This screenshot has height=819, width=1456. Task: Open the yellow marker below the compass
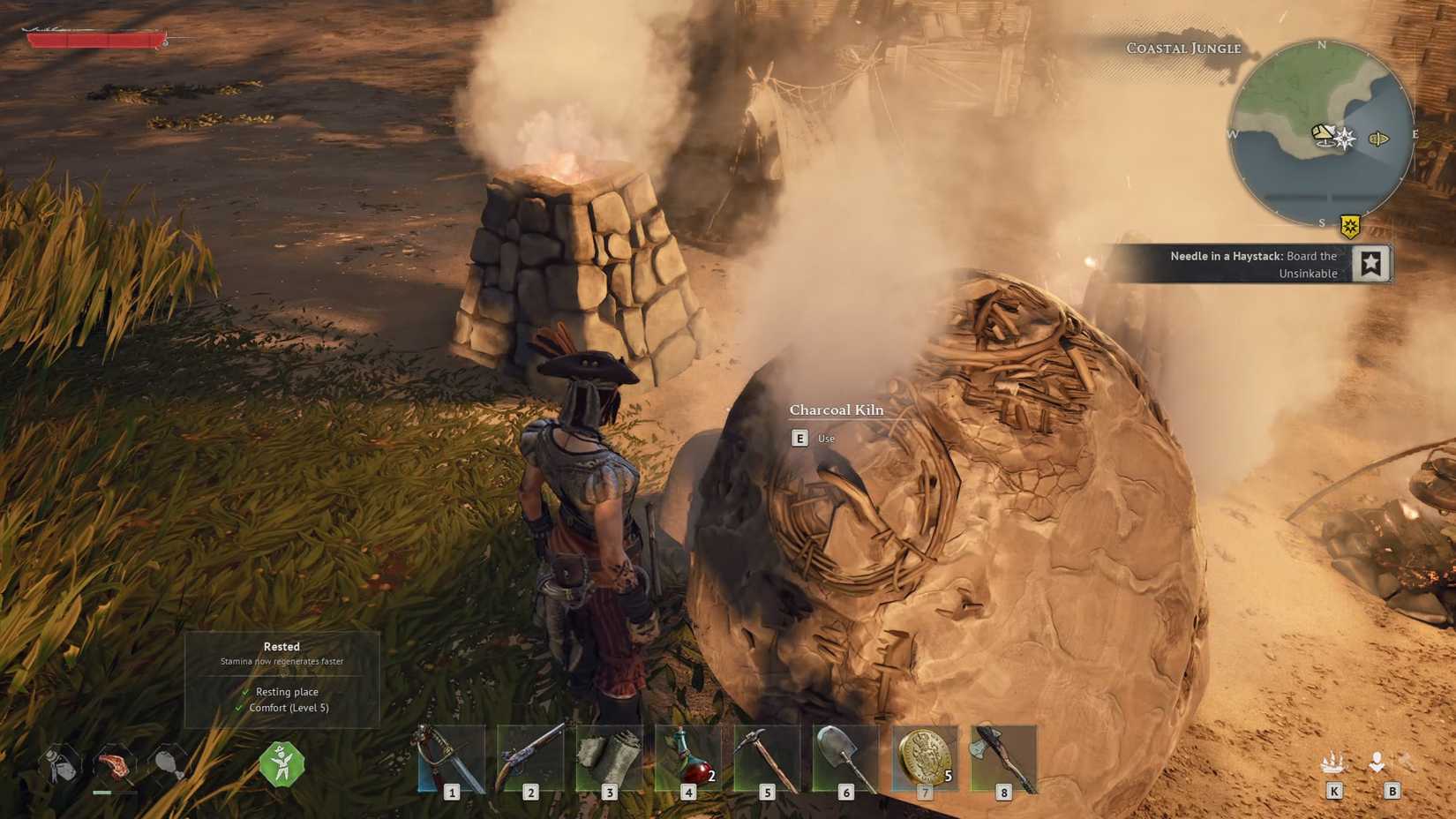[1351, 227]
